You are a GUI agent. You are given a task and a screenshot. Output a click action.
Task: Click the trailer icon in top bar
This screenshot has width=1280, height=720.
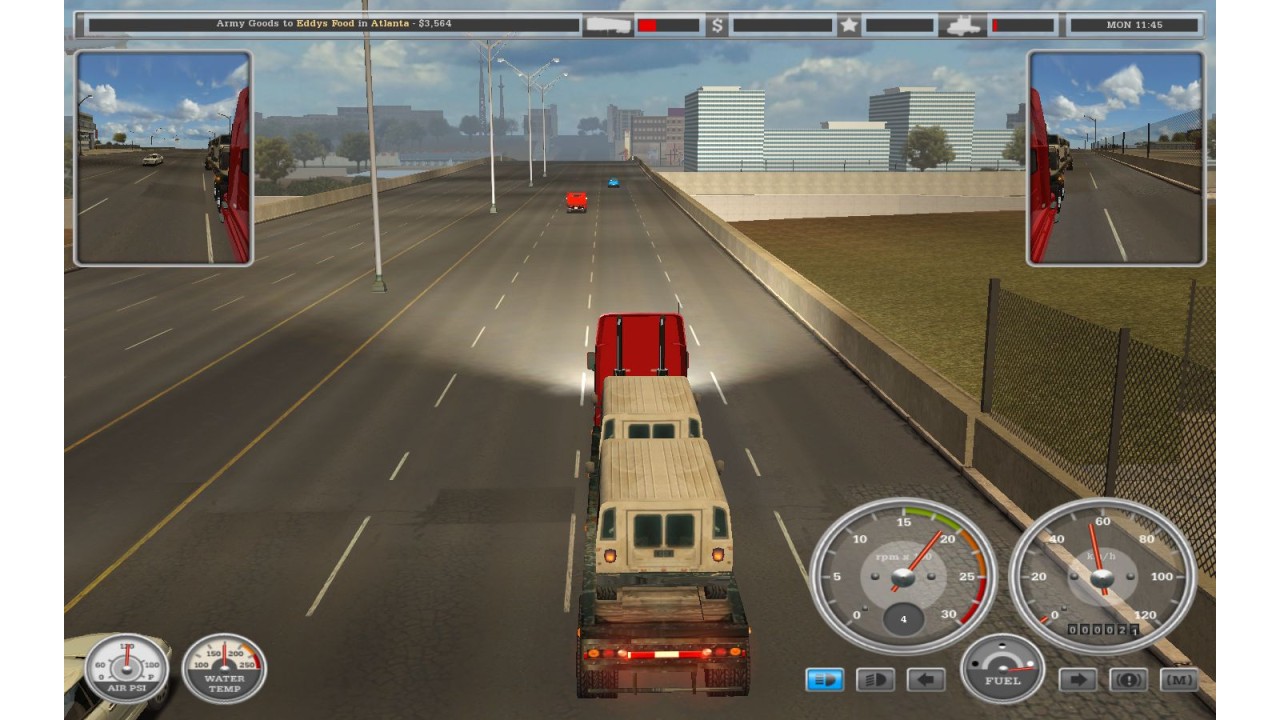click(x=606, y=25)
